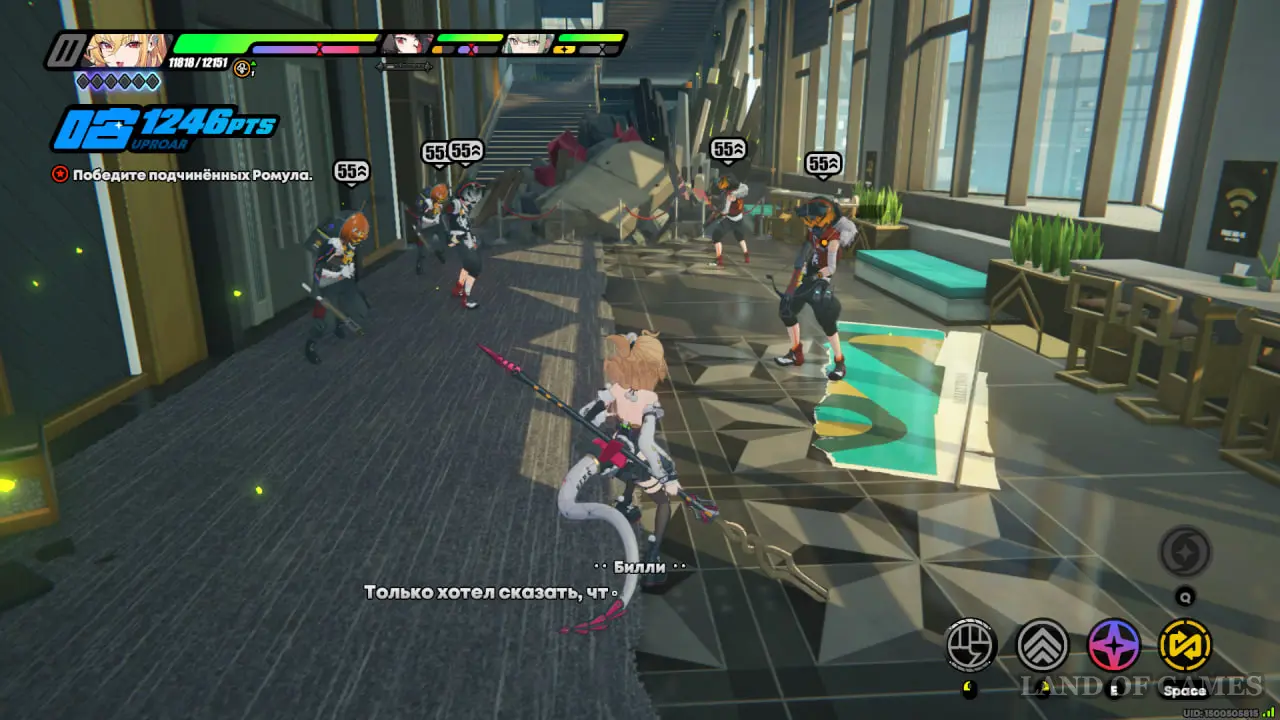Select the blonde active character portrait
1280x720 pixels.
coord(123,50)
